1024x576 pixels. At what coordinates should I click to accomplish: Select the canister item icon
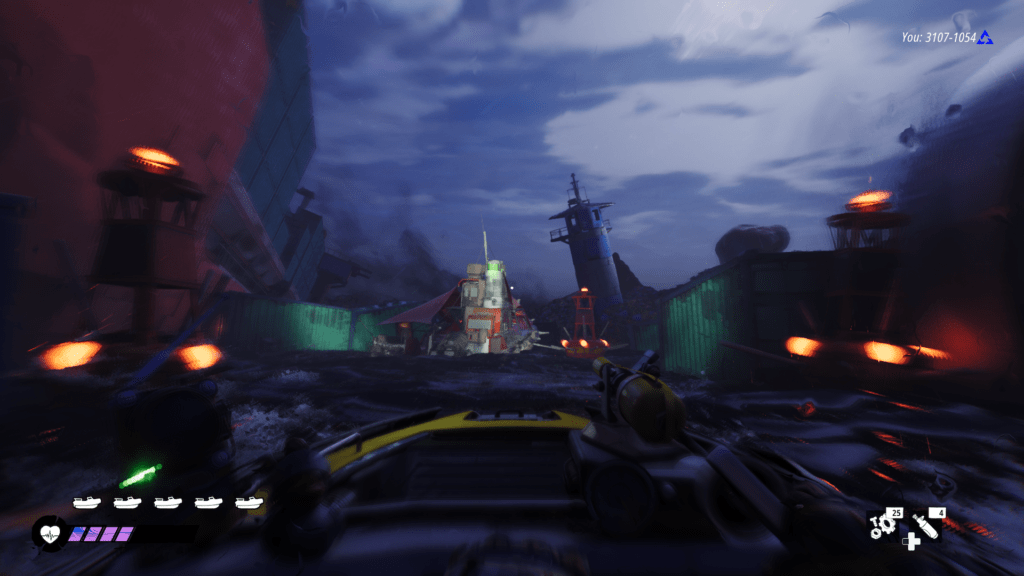tap(926, 525)
